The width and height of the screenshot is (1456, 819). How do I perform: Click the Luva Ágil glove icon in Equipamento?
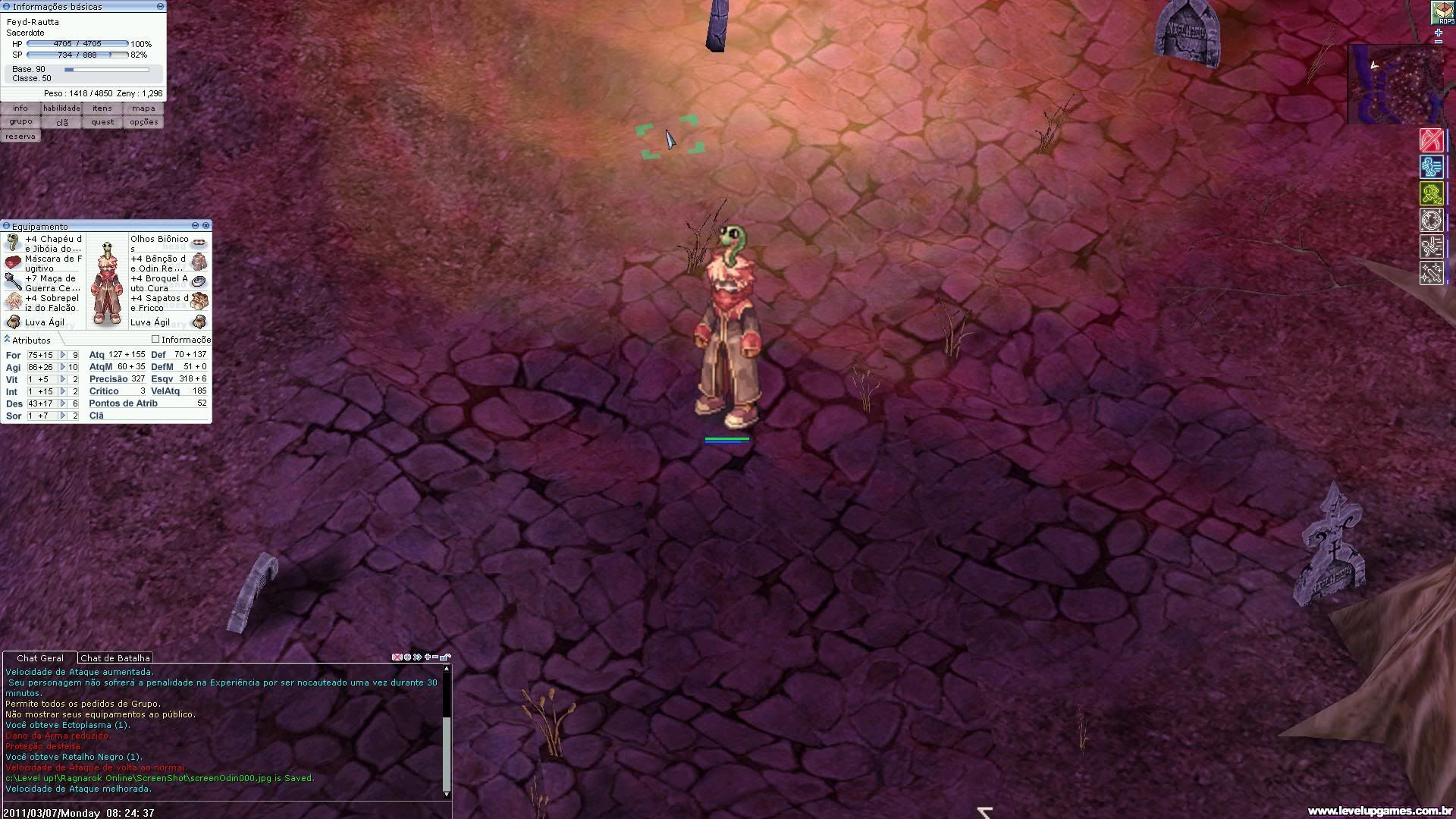point(13,322)
